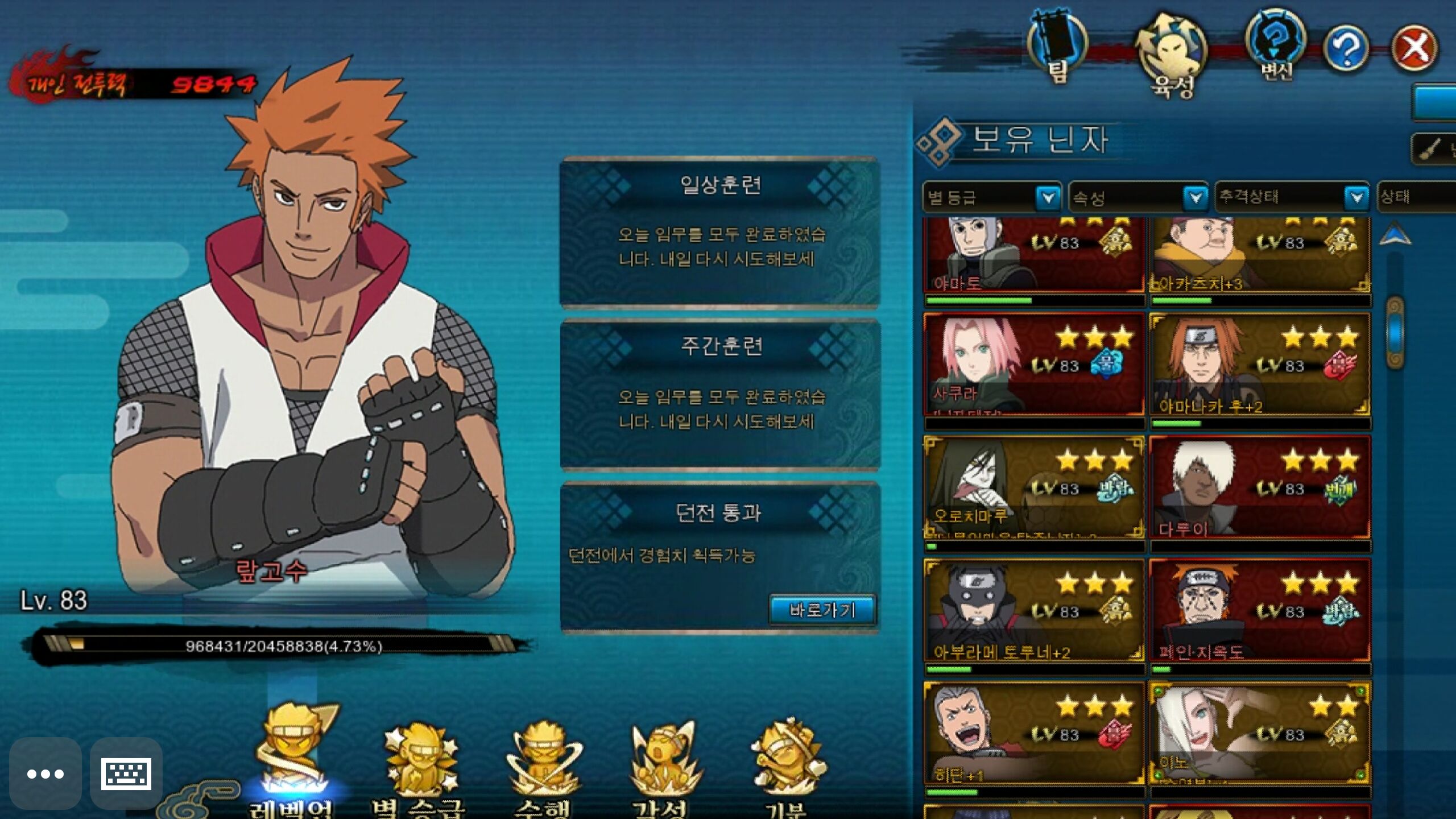
Task: Open the blue question mark help button
Action: pyautogui.click(x=1346, y=49)
